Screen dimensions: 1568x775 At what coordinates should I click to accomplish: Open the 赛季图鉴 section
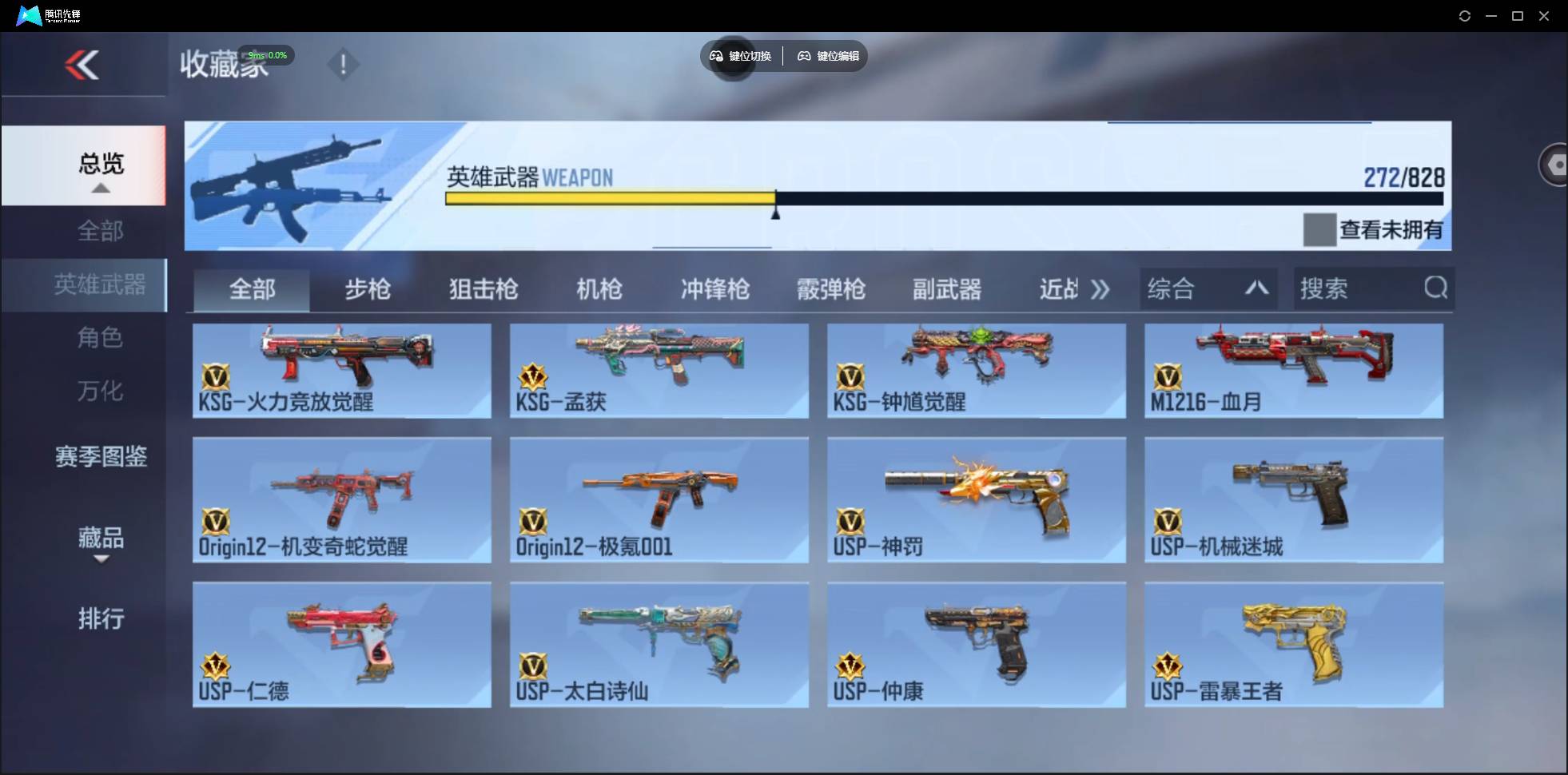[x=100, y=456]
